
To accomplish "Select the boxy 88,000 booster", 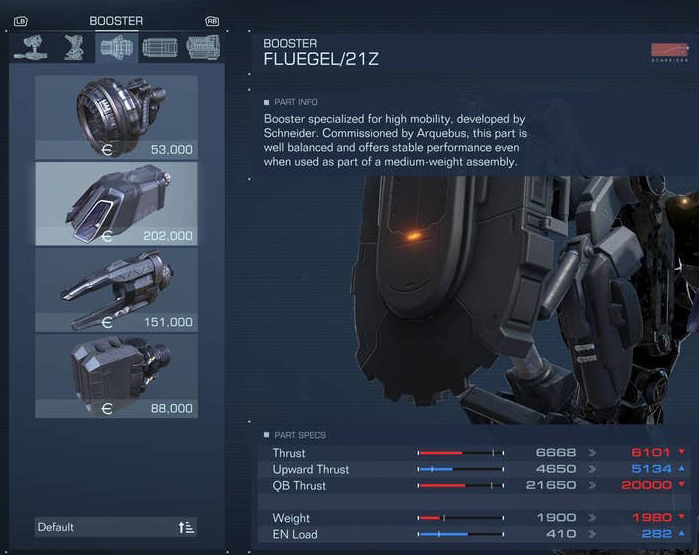I will (x=116, y=375).
